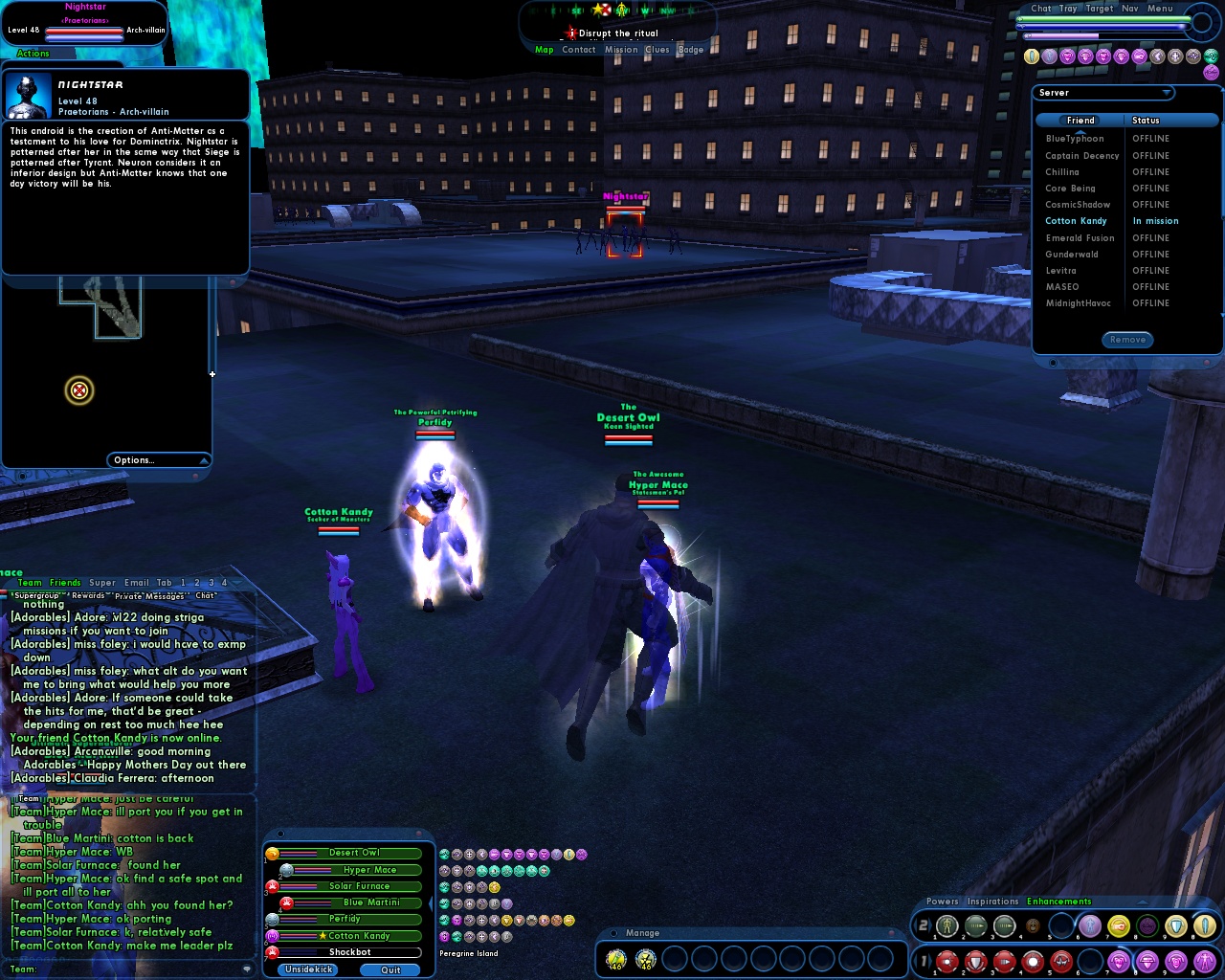Open the Menu in the top-right corner
This screenshot has width=1225, height=980.
pos(1158,8)
